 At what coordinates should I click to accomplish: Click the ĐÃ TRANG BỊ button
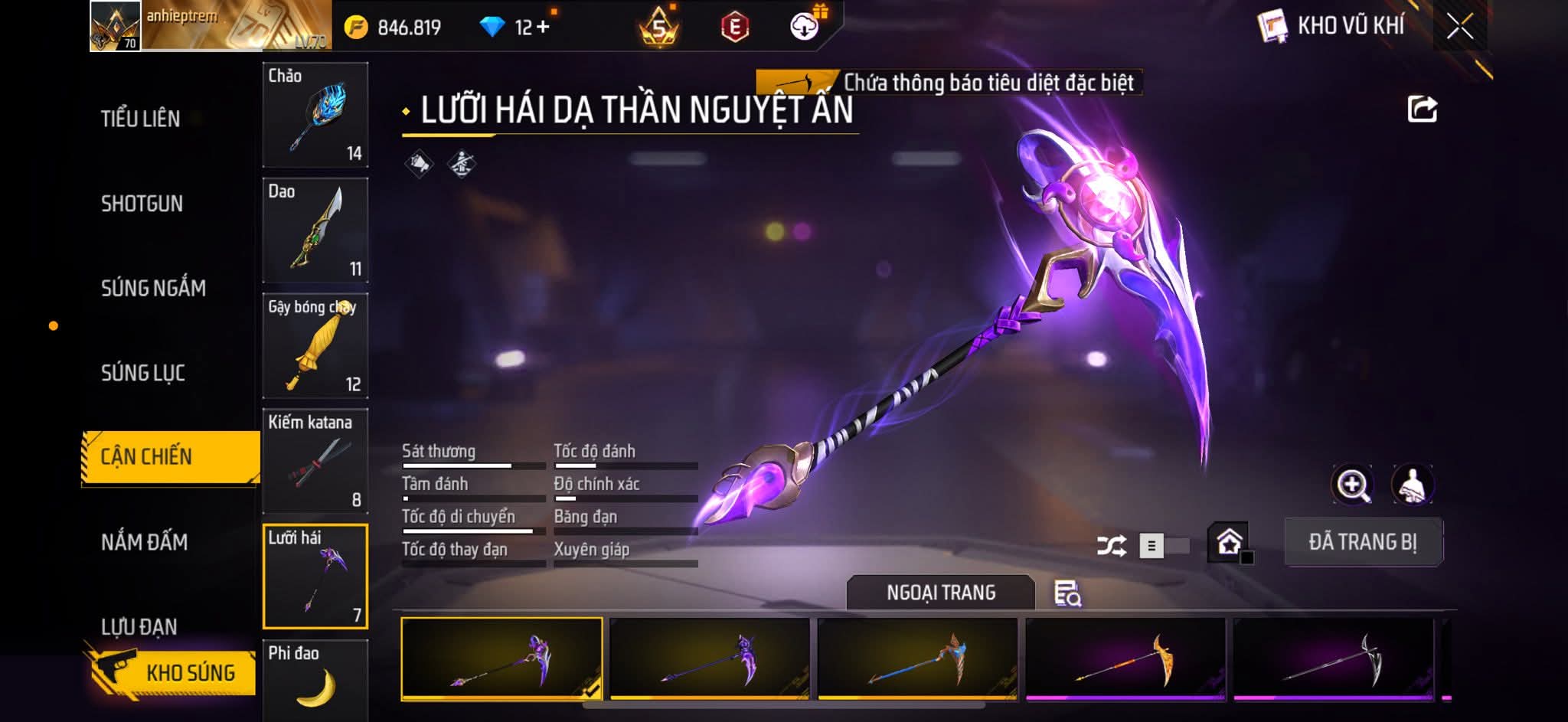coord(1363,542)
